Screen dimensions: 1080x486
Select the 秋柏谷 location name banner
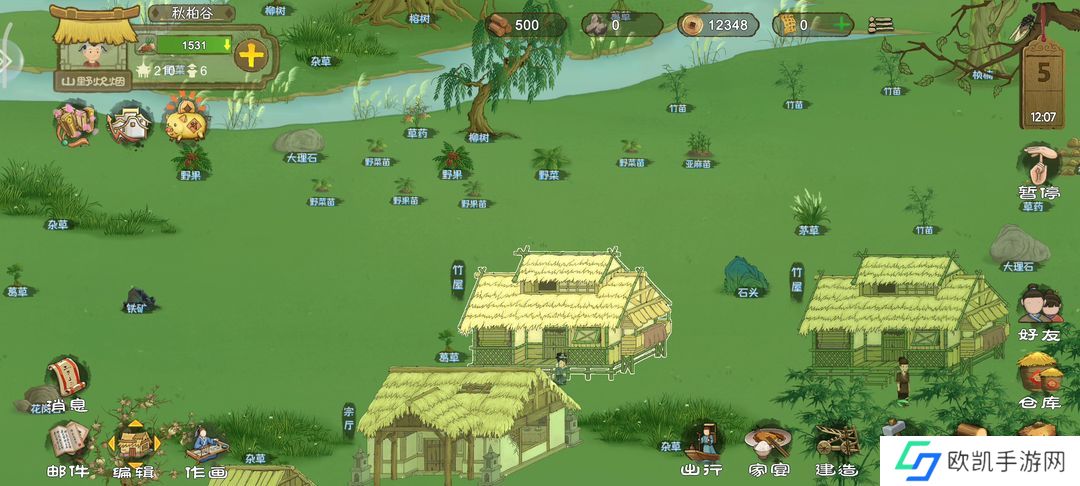coord(191,14)
